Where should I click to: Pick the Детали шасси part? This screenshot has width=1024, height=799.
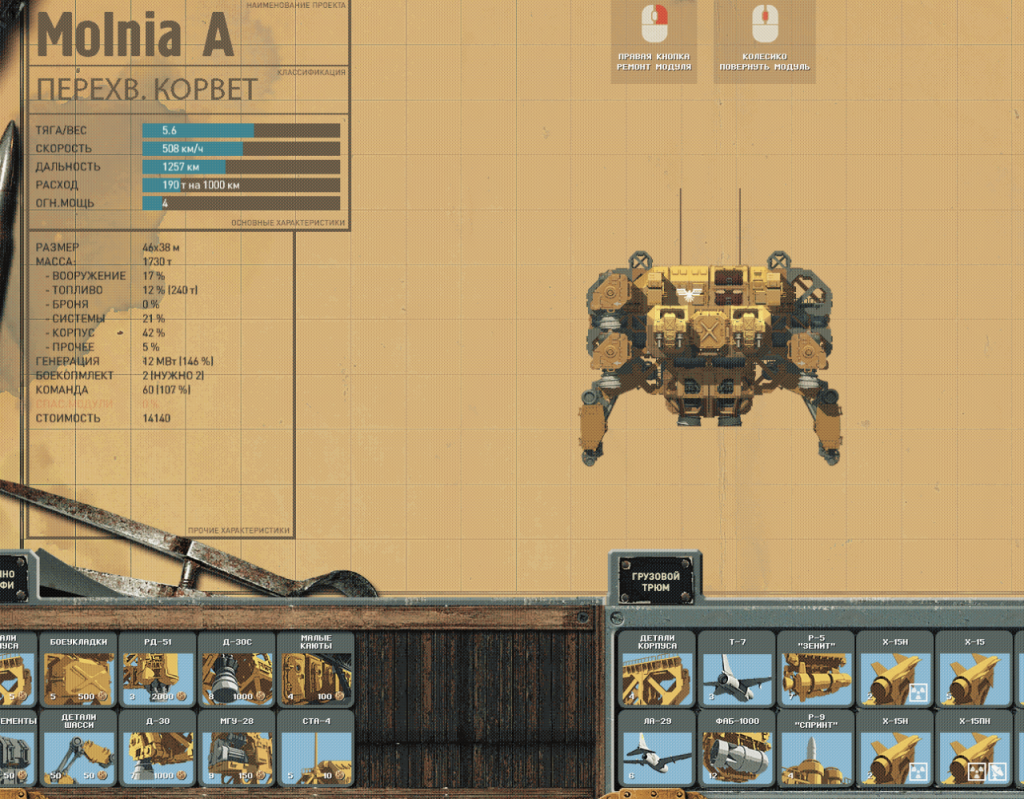[x=79, y=747]
